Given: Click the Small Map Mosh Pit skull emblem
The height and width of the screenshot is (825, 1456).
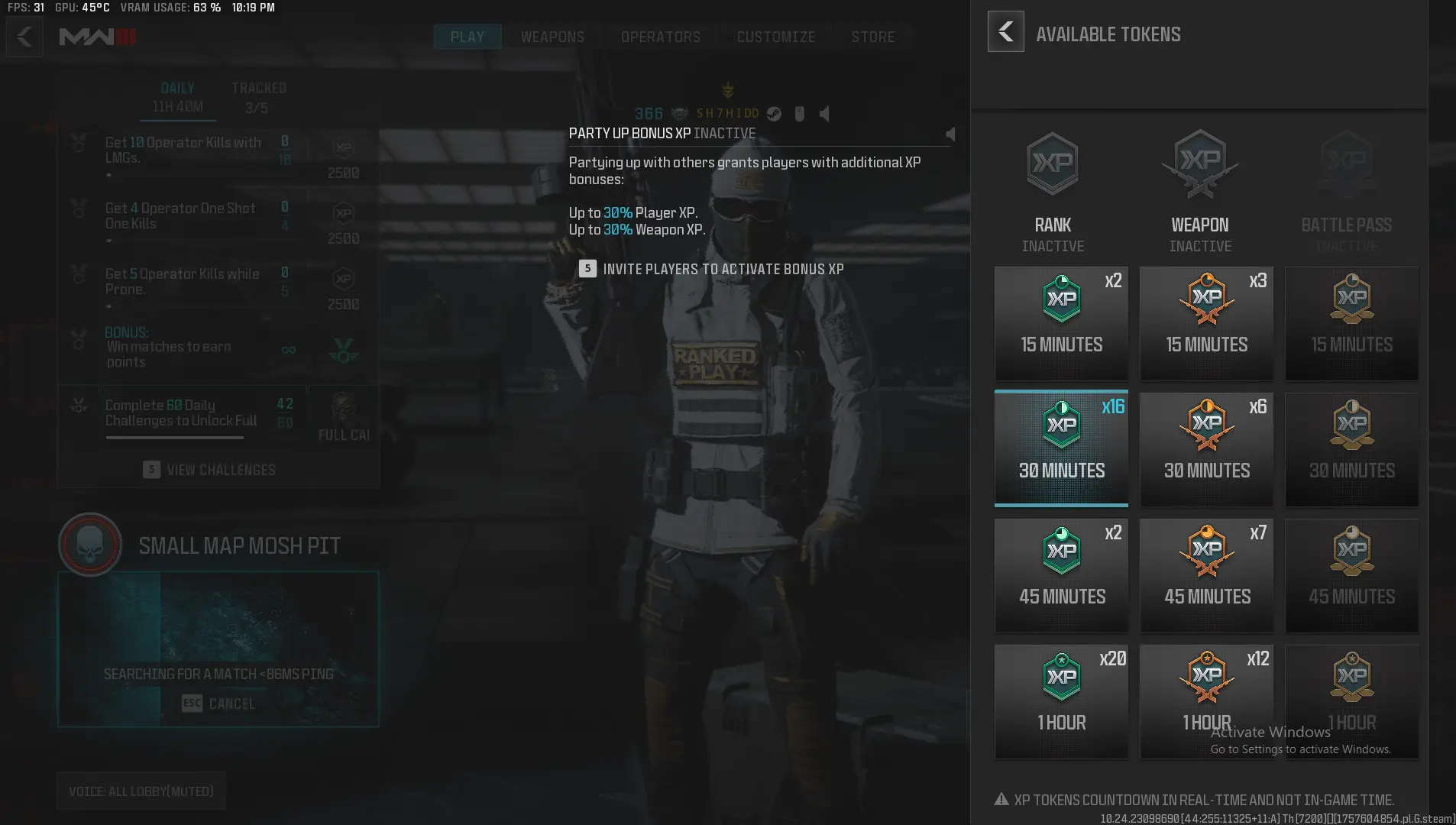Looking at the screenshot, I should pyautogui.click(x=89, y=544).
